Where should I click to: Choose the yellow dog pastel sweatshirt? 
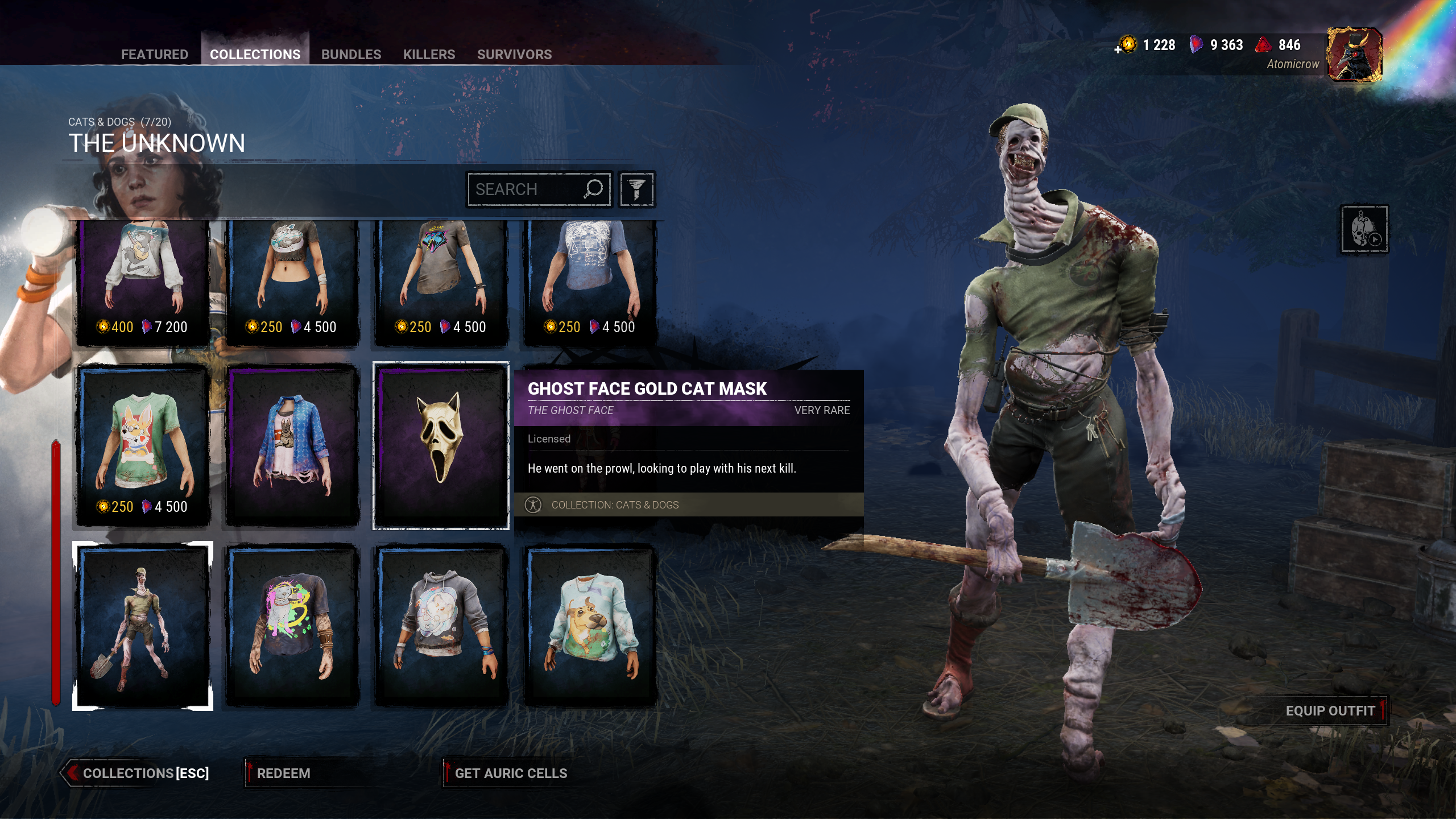[x=590, y=626]
